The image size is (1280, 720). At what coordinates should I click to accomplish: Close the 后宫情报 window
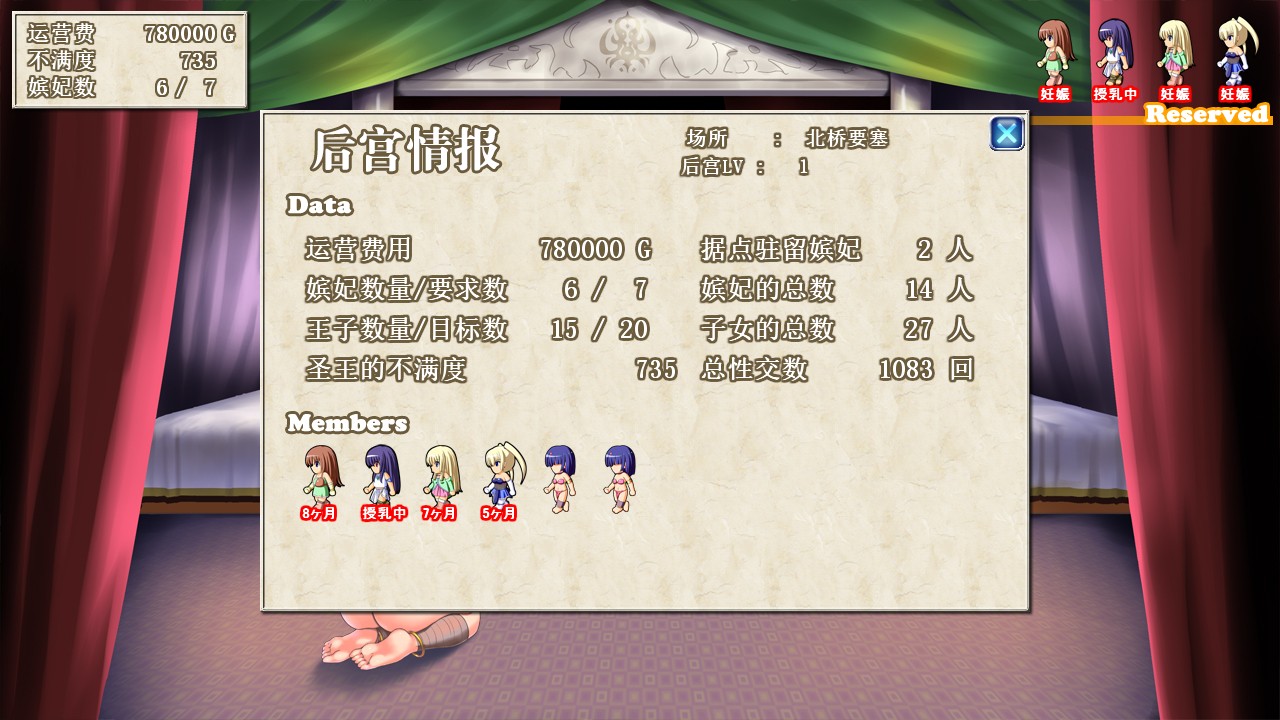click(1006, 133)
